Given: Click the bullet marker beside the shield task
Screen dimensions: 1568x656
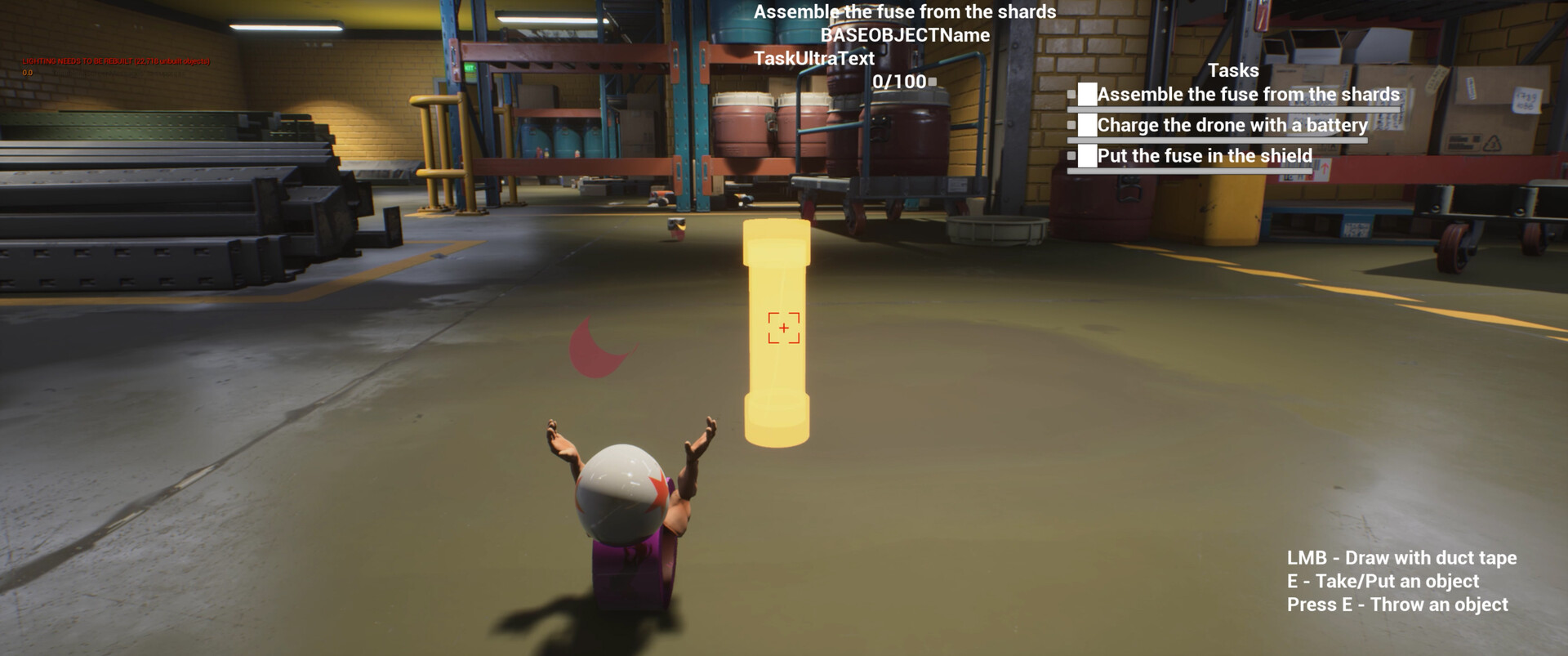Looking at the screenshot, I should coord(1073,155).
